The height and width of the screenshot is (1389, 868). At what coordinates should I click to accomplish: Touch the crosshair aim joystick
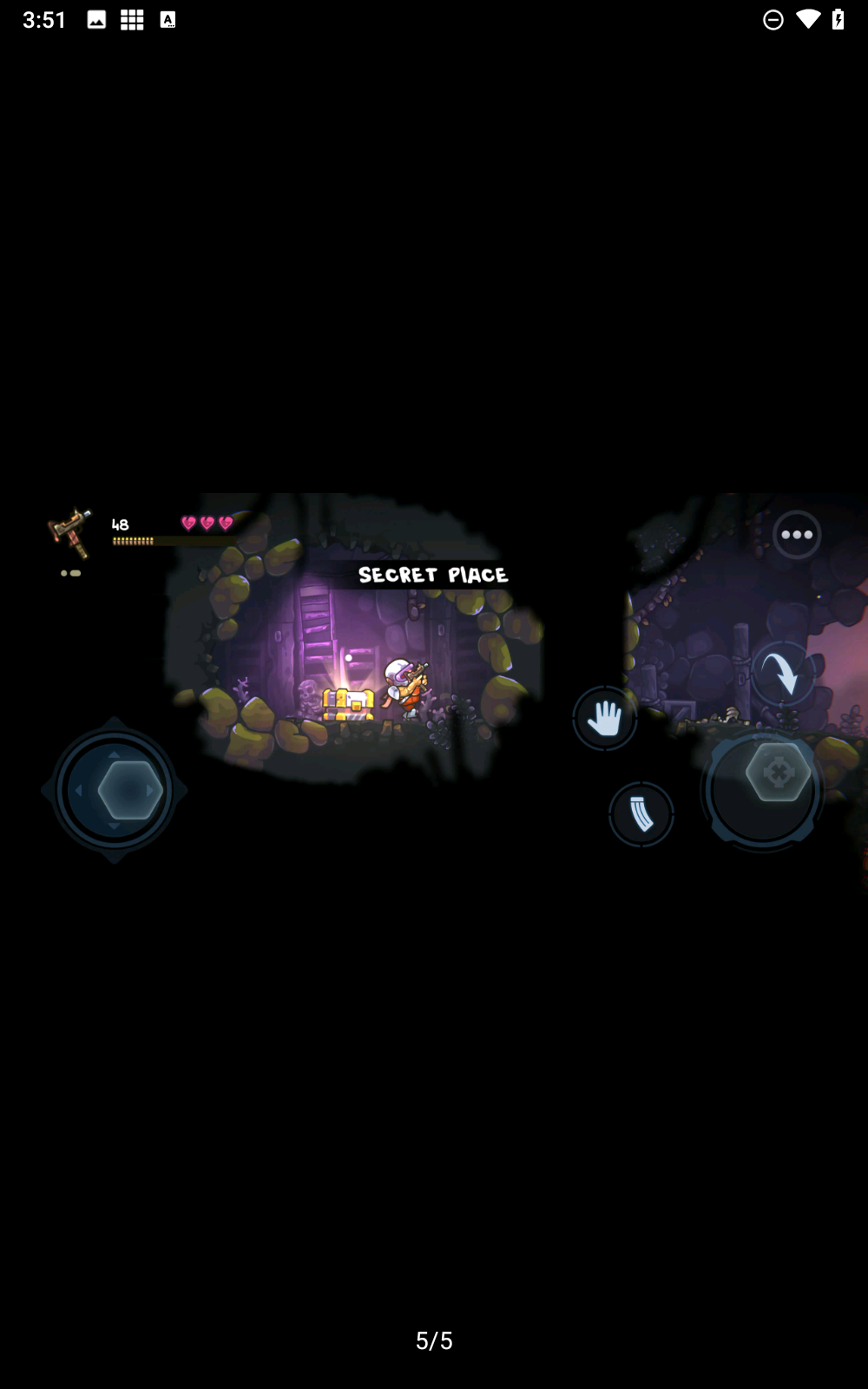pyautogui.click(x=777, y=772)
